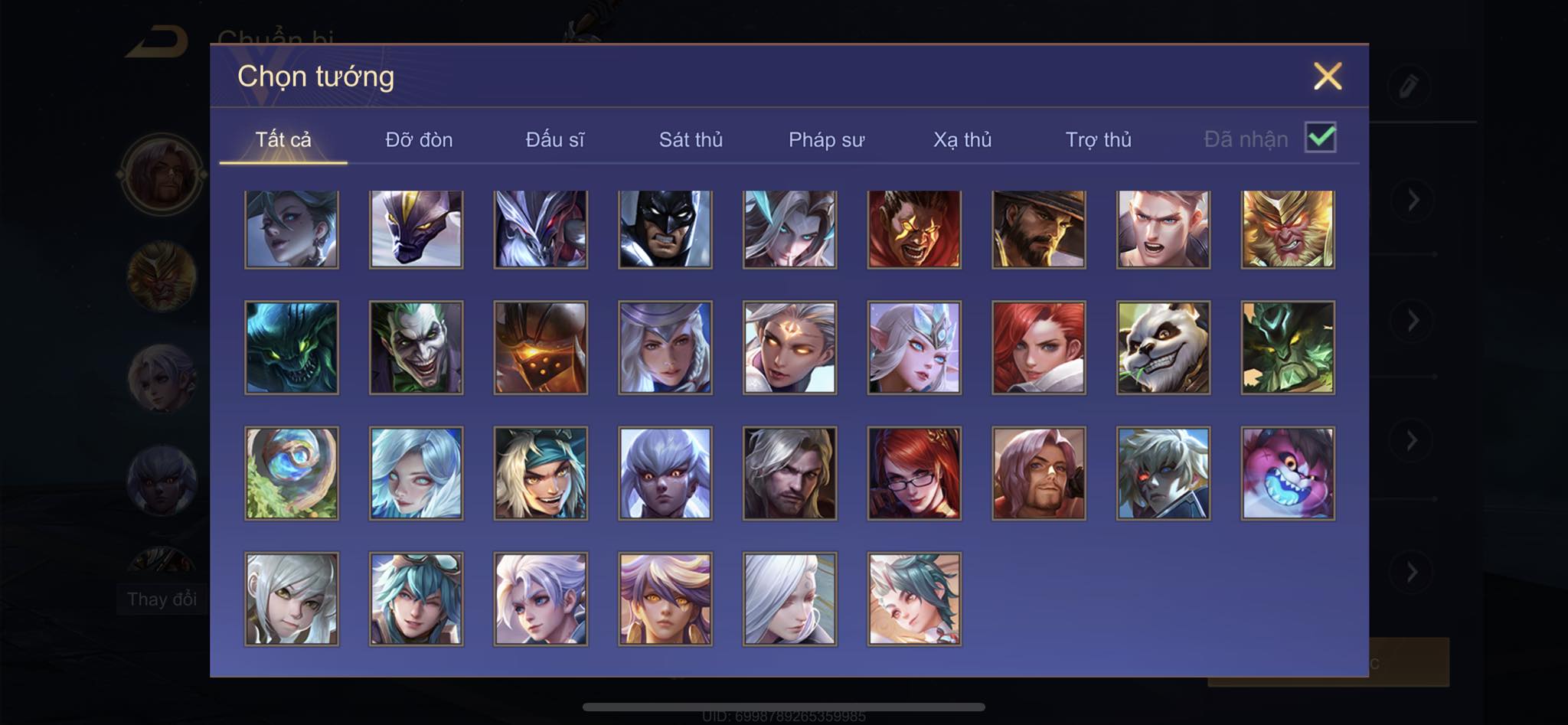
Task: Choose the Tất cả tab
Action: click(283, 139)
